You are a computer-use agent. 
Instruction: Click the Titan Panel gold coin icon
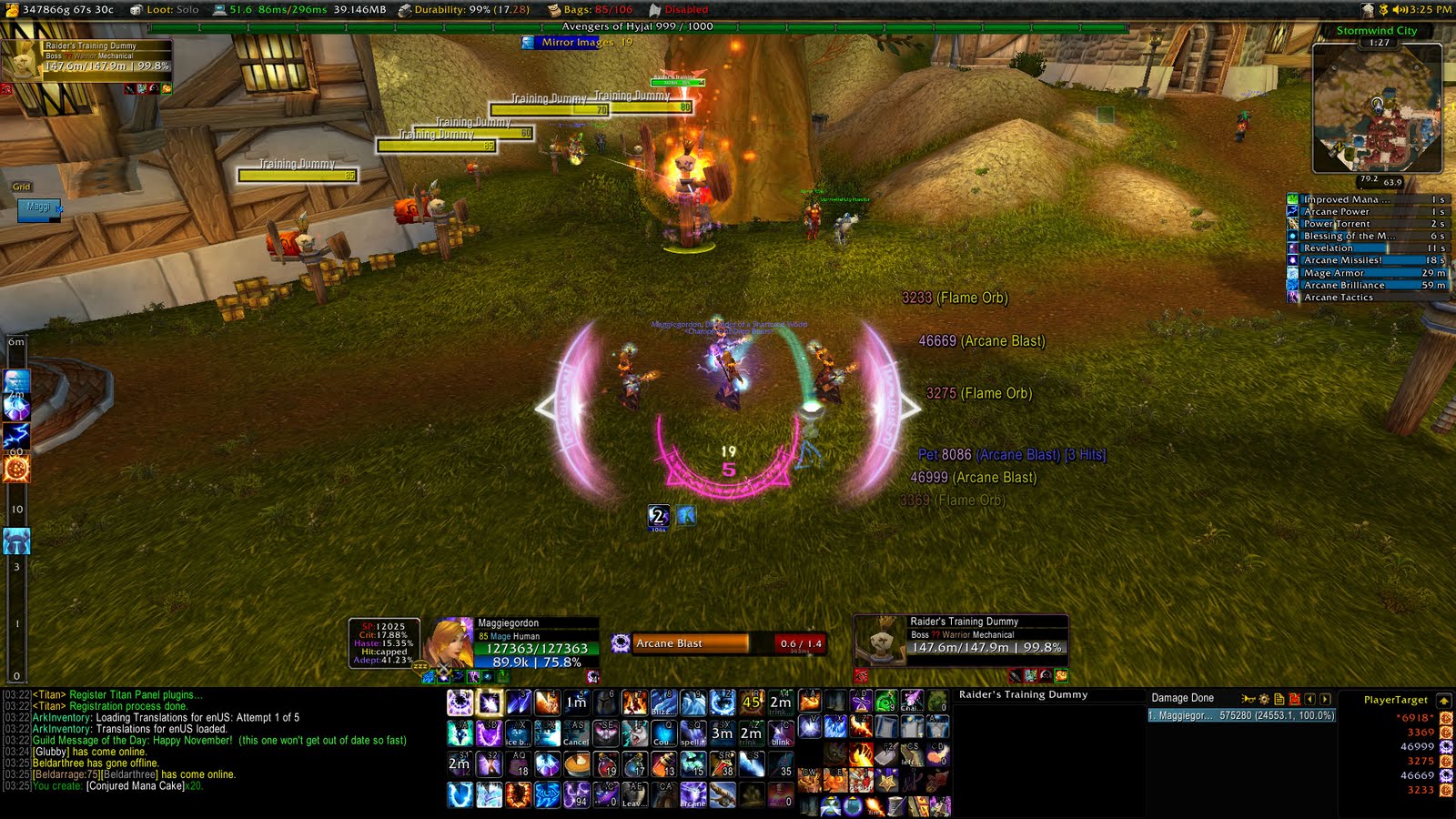13,11
